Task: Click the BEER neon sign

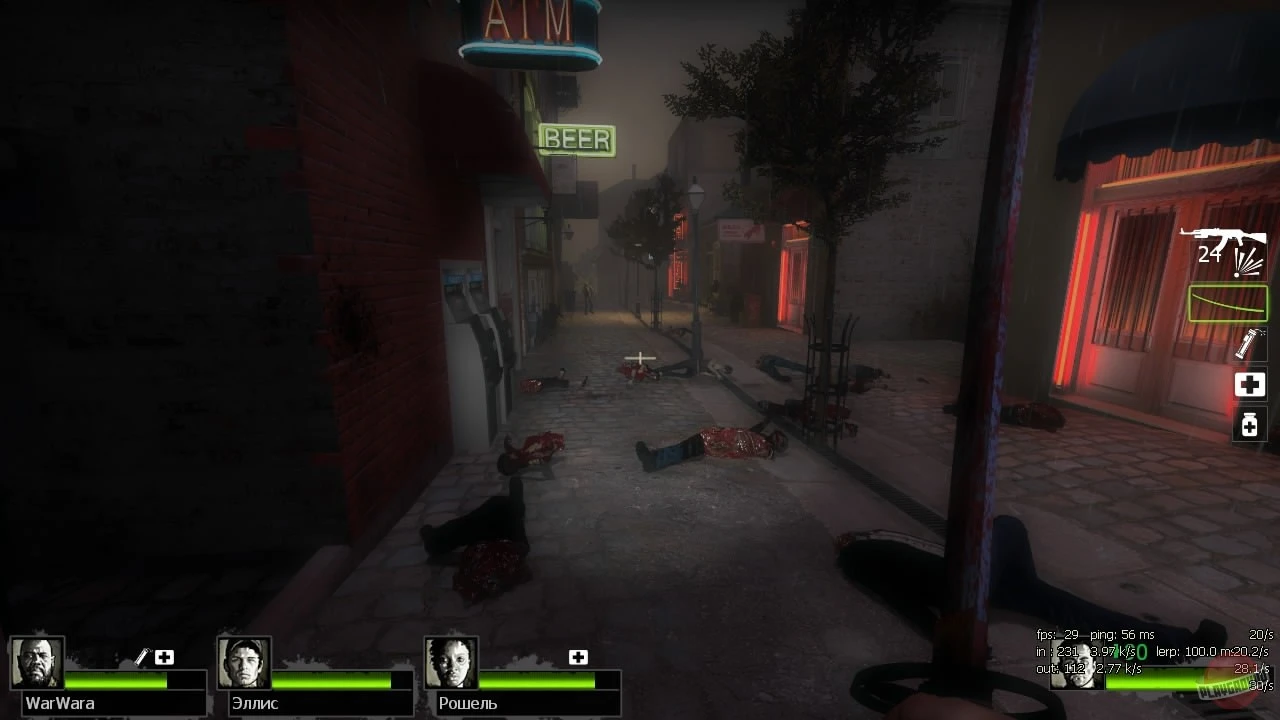Action: [575, 139]
